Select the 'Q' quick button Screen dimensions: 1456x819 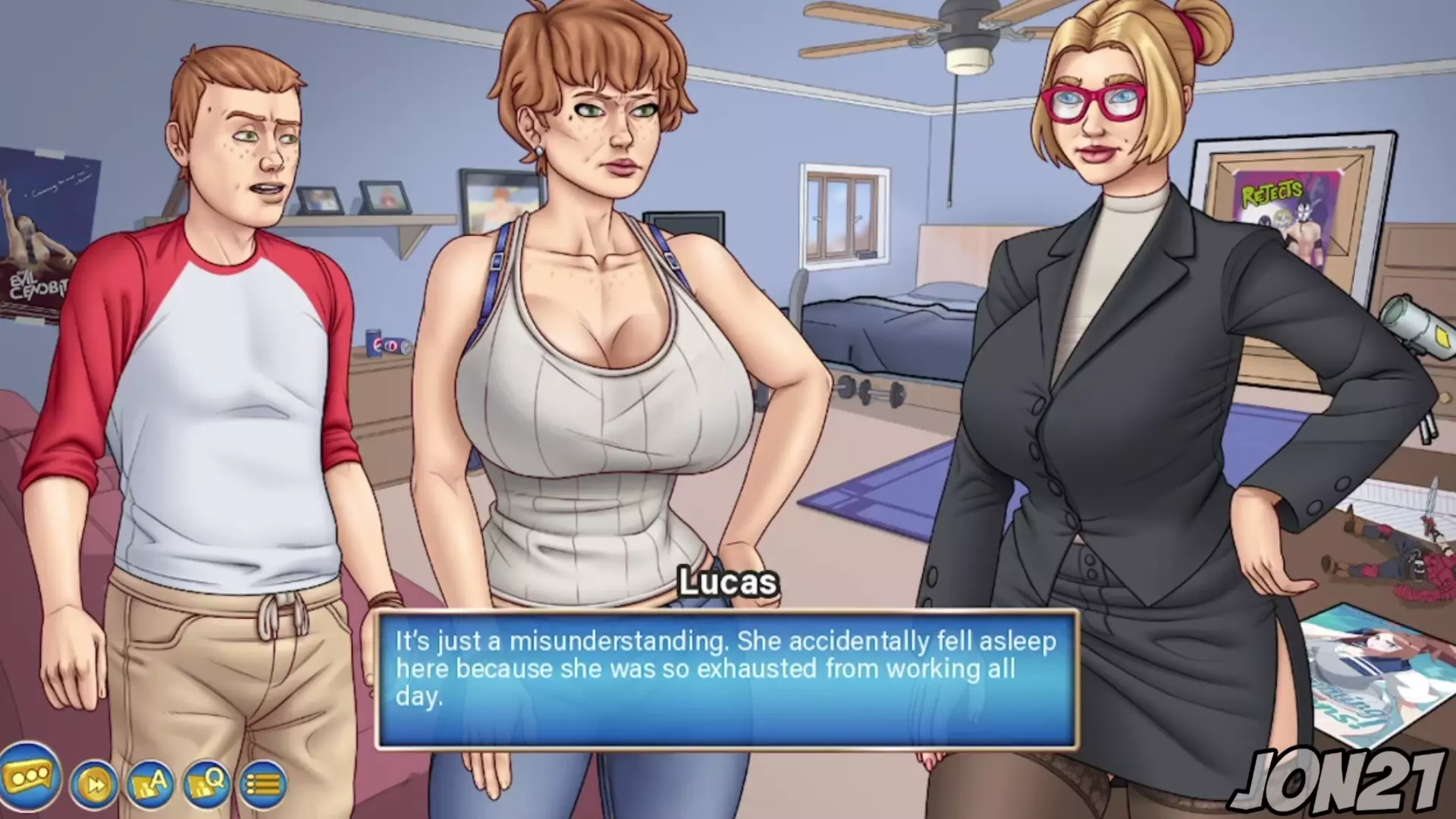[206, 784]
